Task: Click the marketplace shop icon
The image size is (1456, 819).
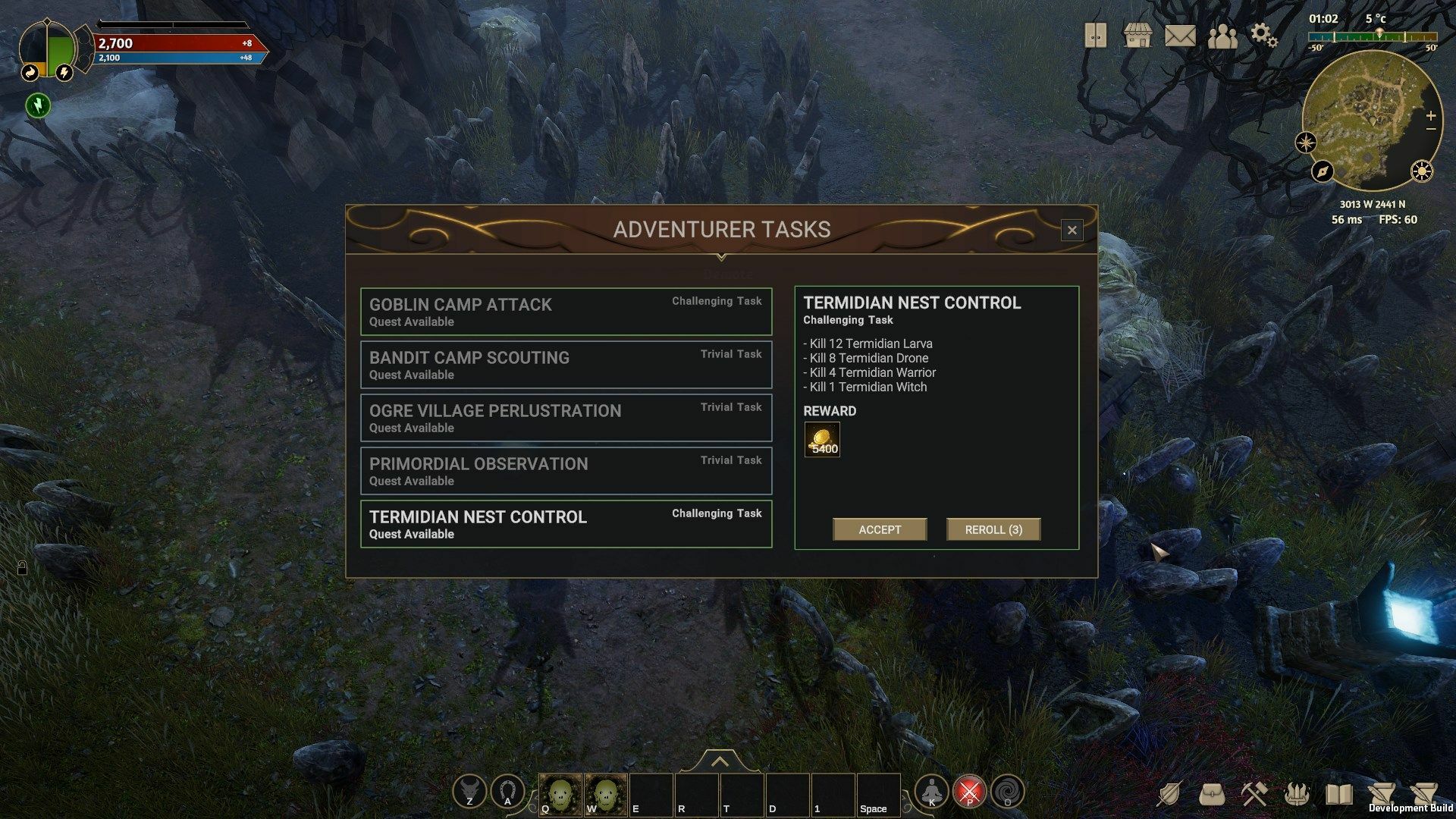Action: click(1137, 35)
